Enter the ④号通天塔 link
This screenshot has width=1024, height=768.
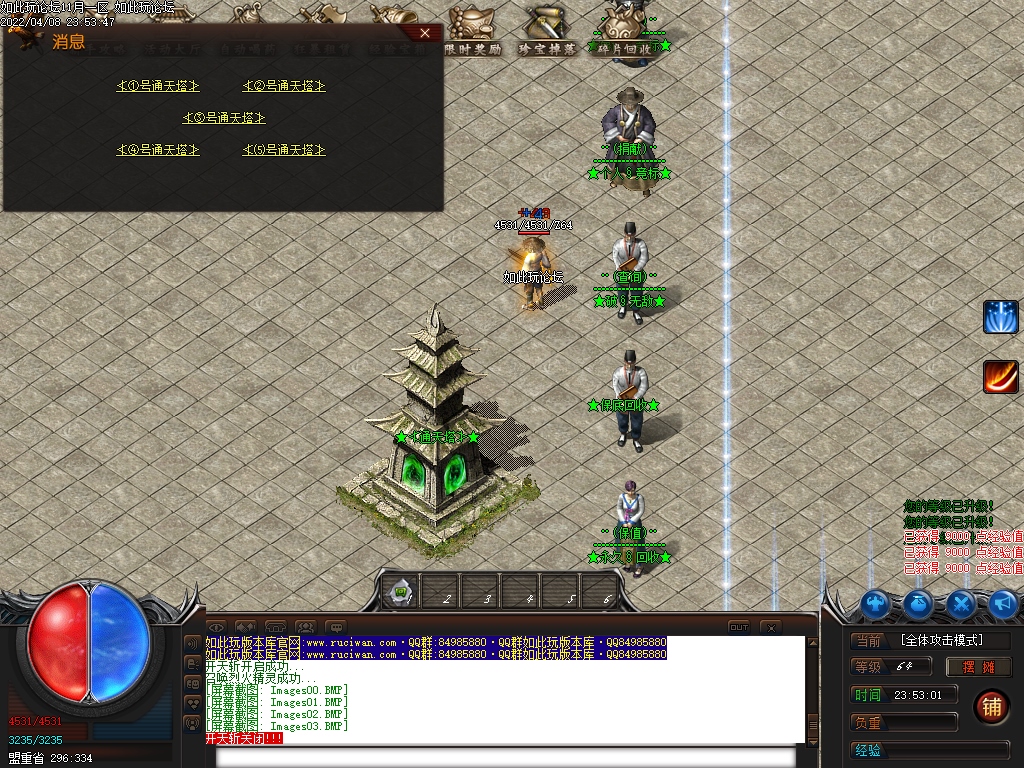158,150
